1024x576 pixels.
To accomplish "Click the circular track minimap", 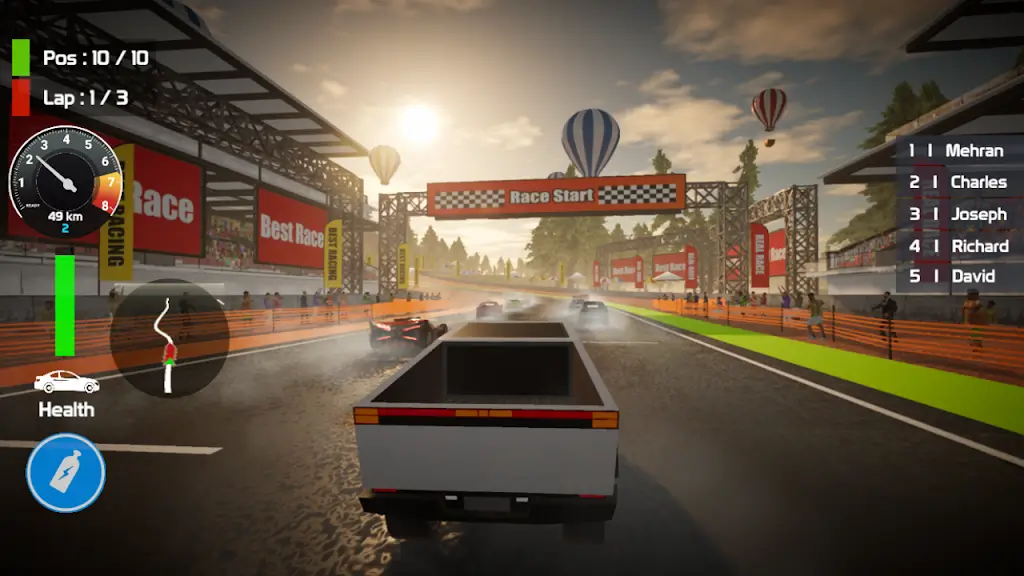I will [169, 338].
